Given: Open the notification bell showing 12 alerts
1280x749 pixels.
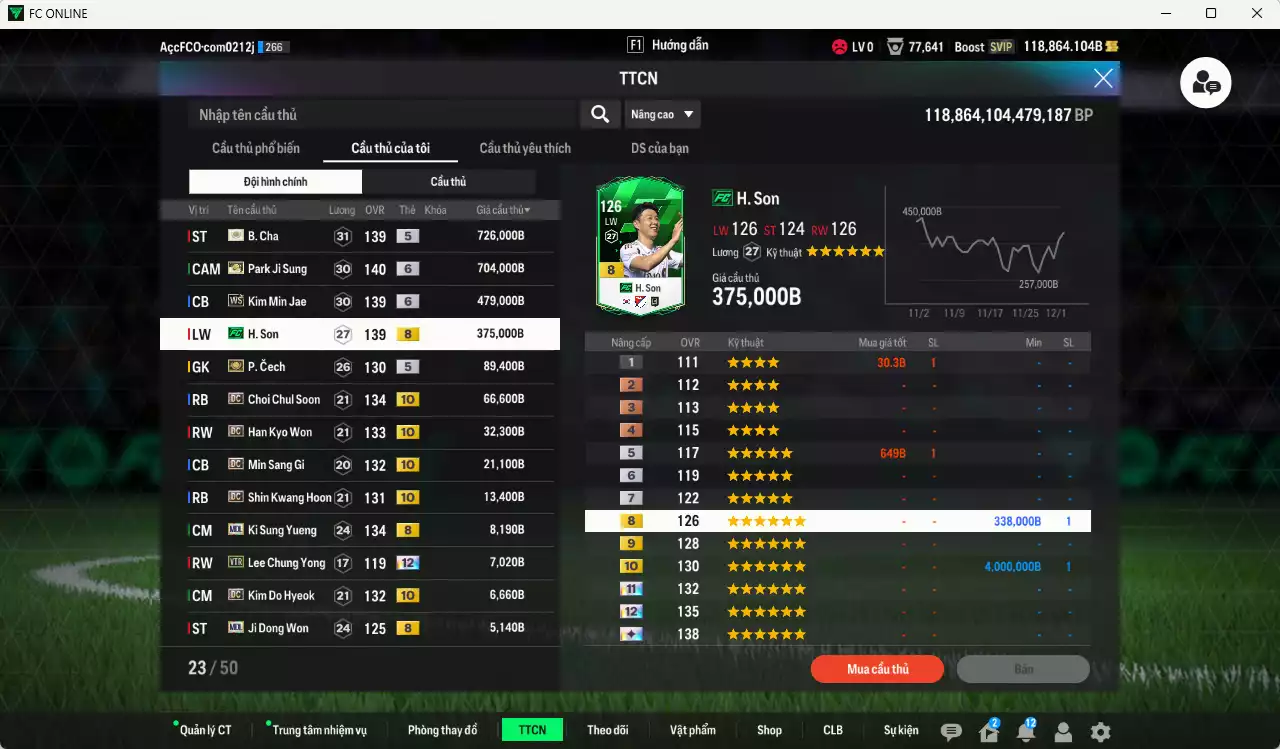Looking at the screenshot, I should [x=1026, y=731].
